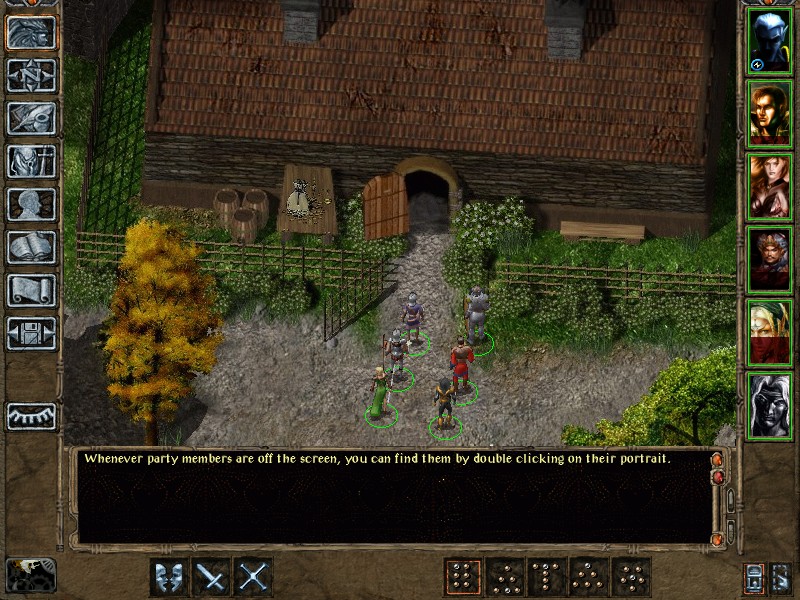Select the blonde elf portrait

click(769, 333)
